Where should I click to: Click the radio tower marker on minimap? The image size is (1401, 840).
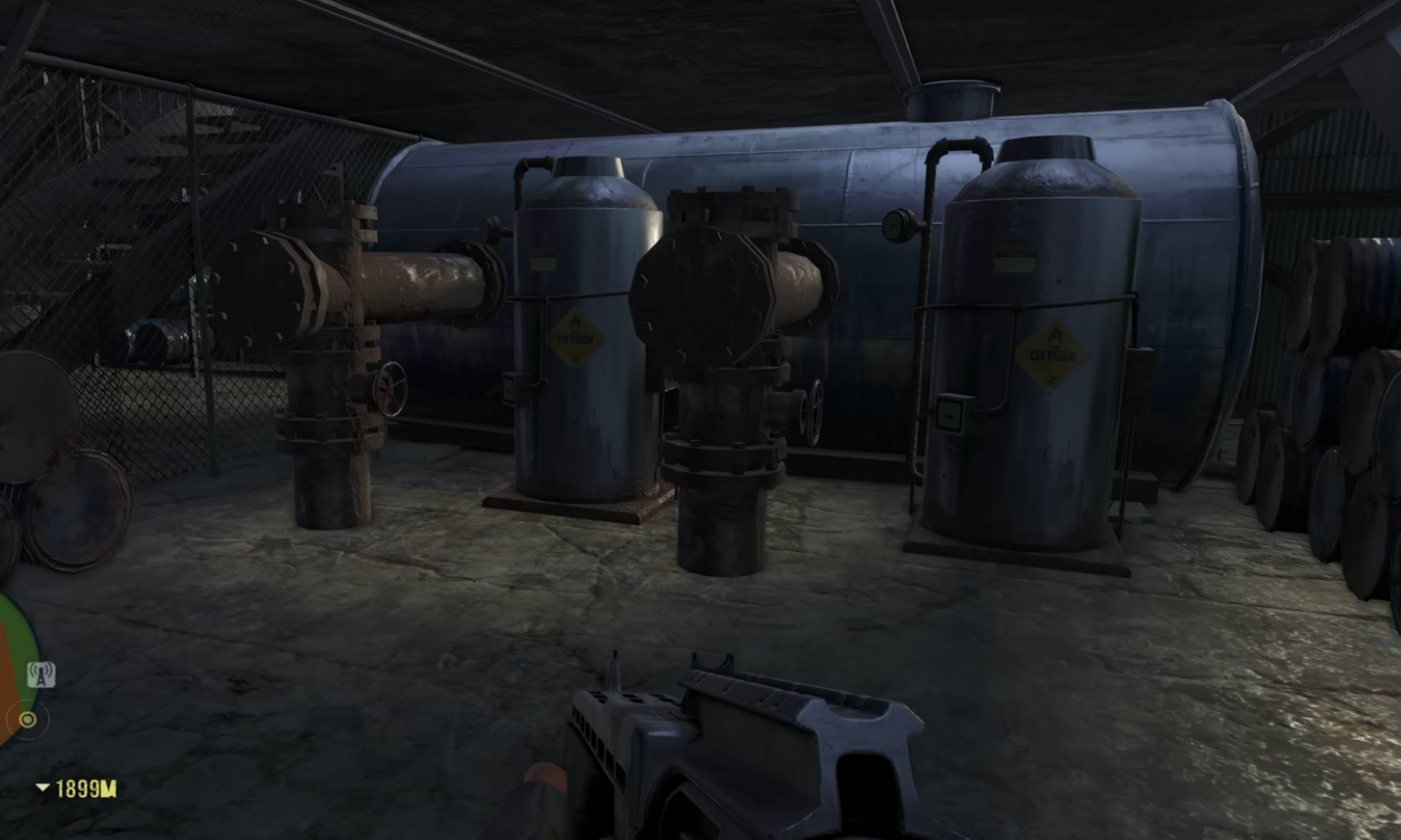40,674
